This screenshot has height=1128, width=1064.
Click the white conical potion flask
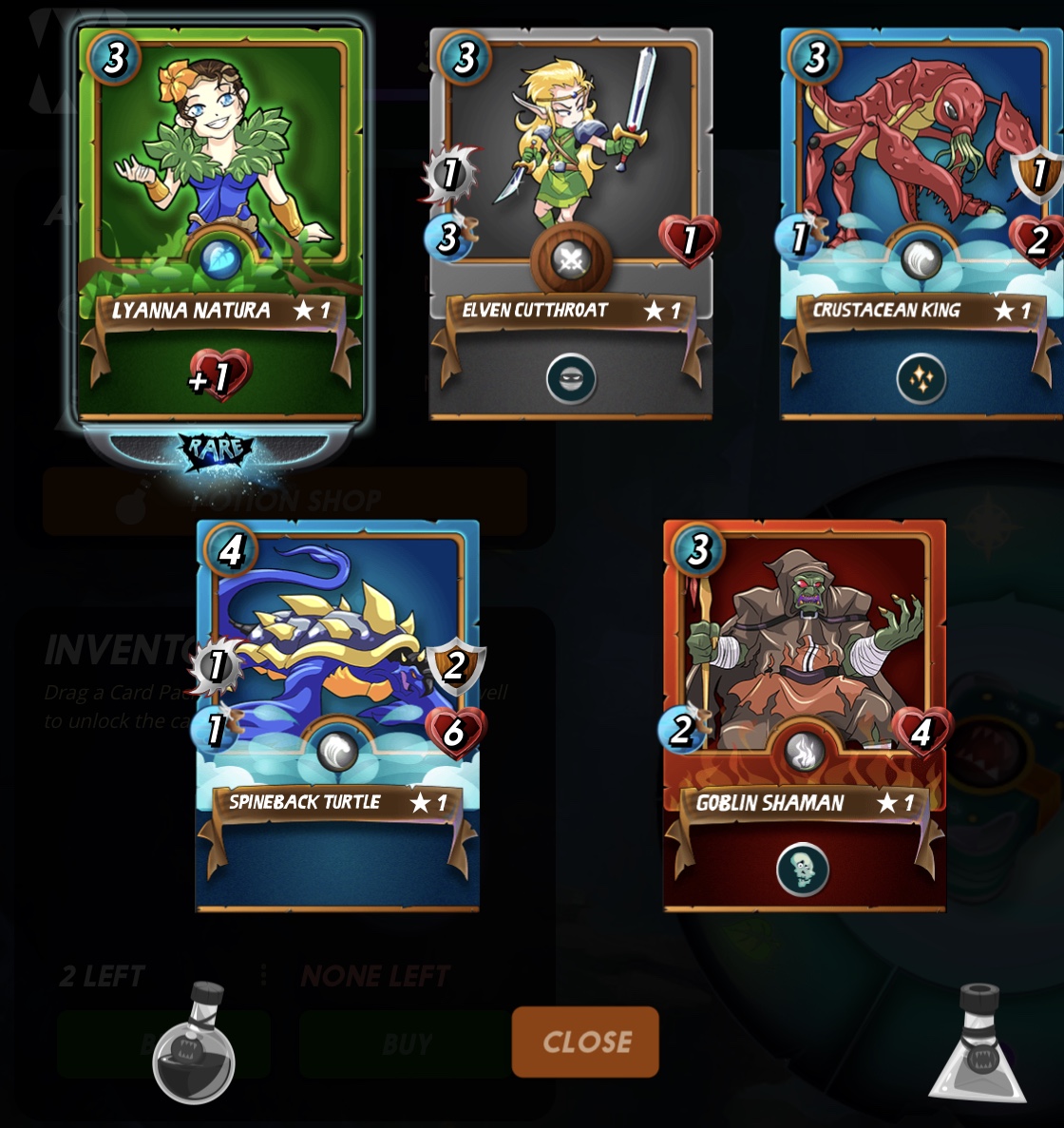(x=978, y=1045)
